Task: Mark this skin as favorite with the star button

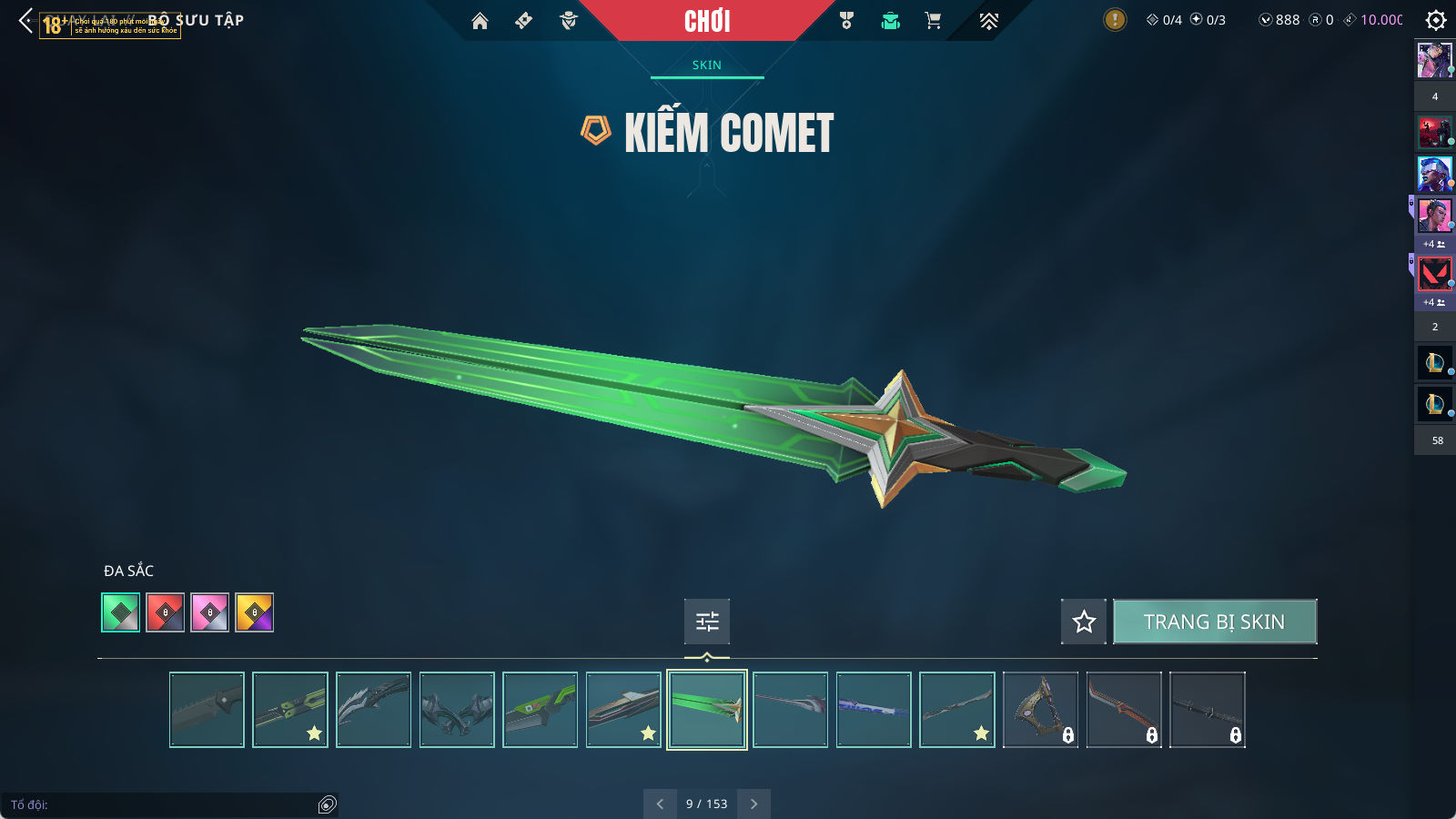Action: (1083, 622)
